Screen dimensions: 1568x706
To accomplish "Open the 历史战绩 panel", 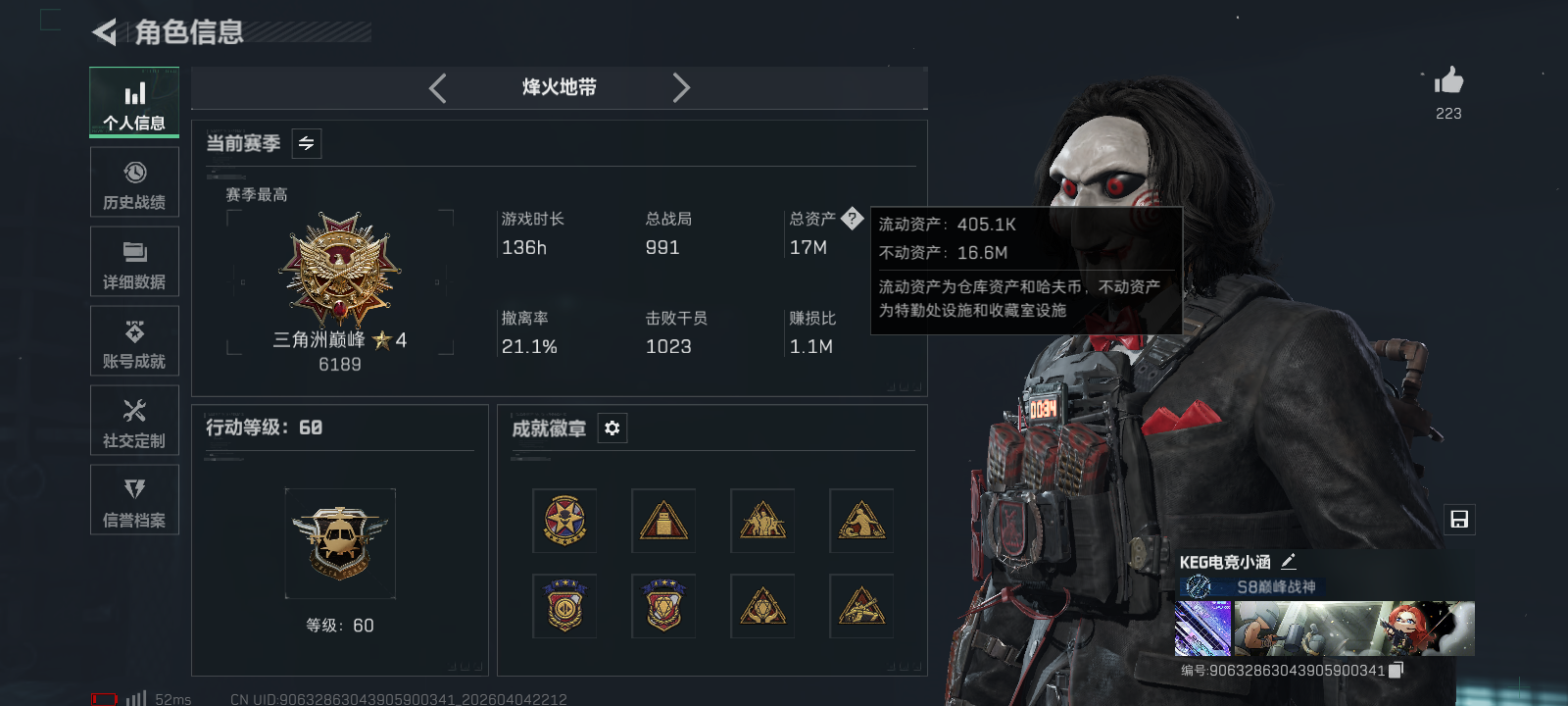I will (134, 182).
